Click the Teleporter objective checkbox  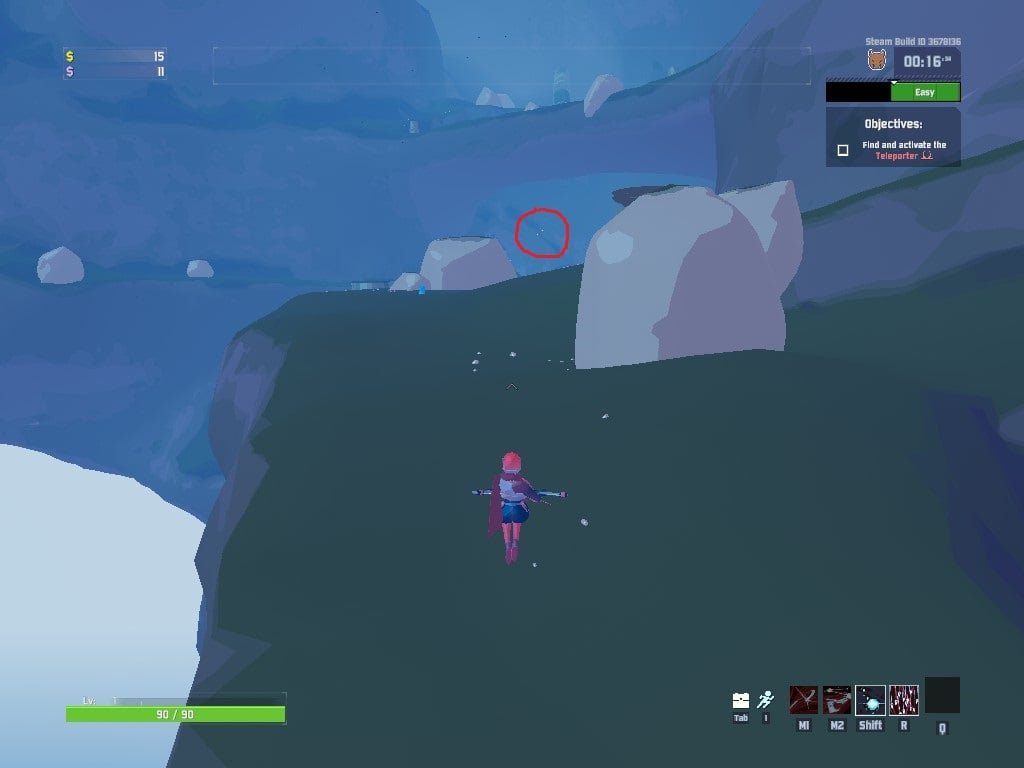pos(843,150)
